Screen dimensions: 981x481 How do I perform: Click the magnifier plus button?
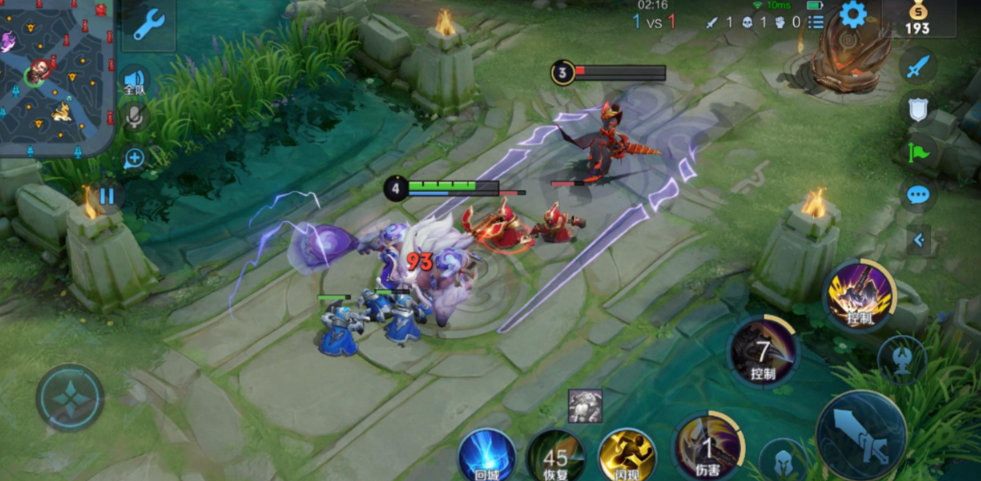pos(134,158)
